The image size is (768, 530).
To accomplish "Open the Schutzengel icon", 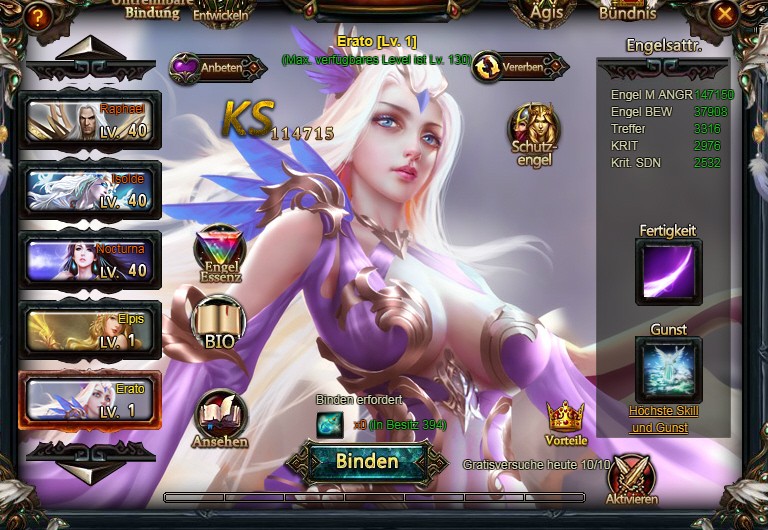I will pyautogui.click(x=532, y=131).
